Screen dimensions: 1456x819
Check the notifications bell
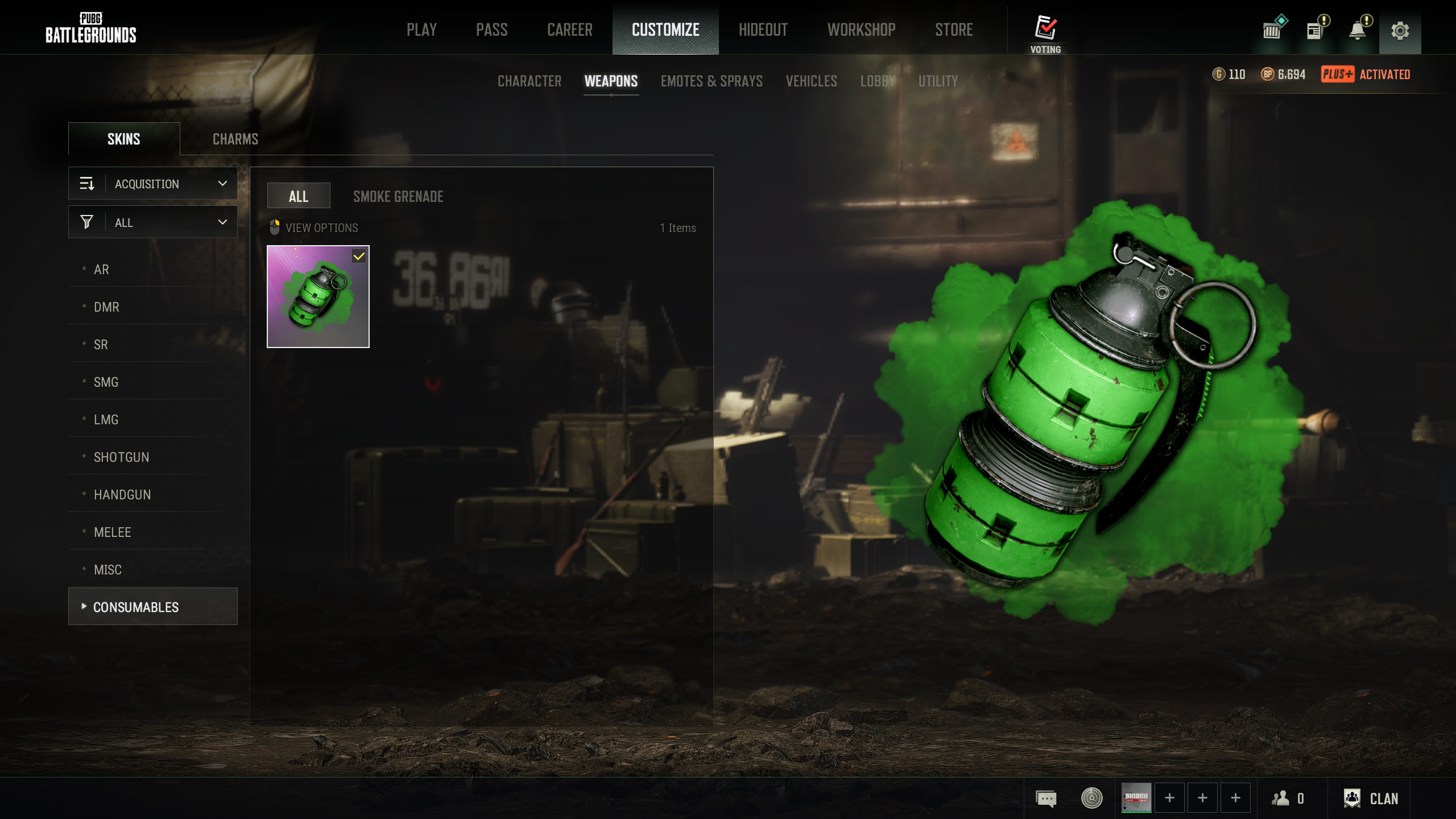pyautogui.click(x=1358, y=31)
